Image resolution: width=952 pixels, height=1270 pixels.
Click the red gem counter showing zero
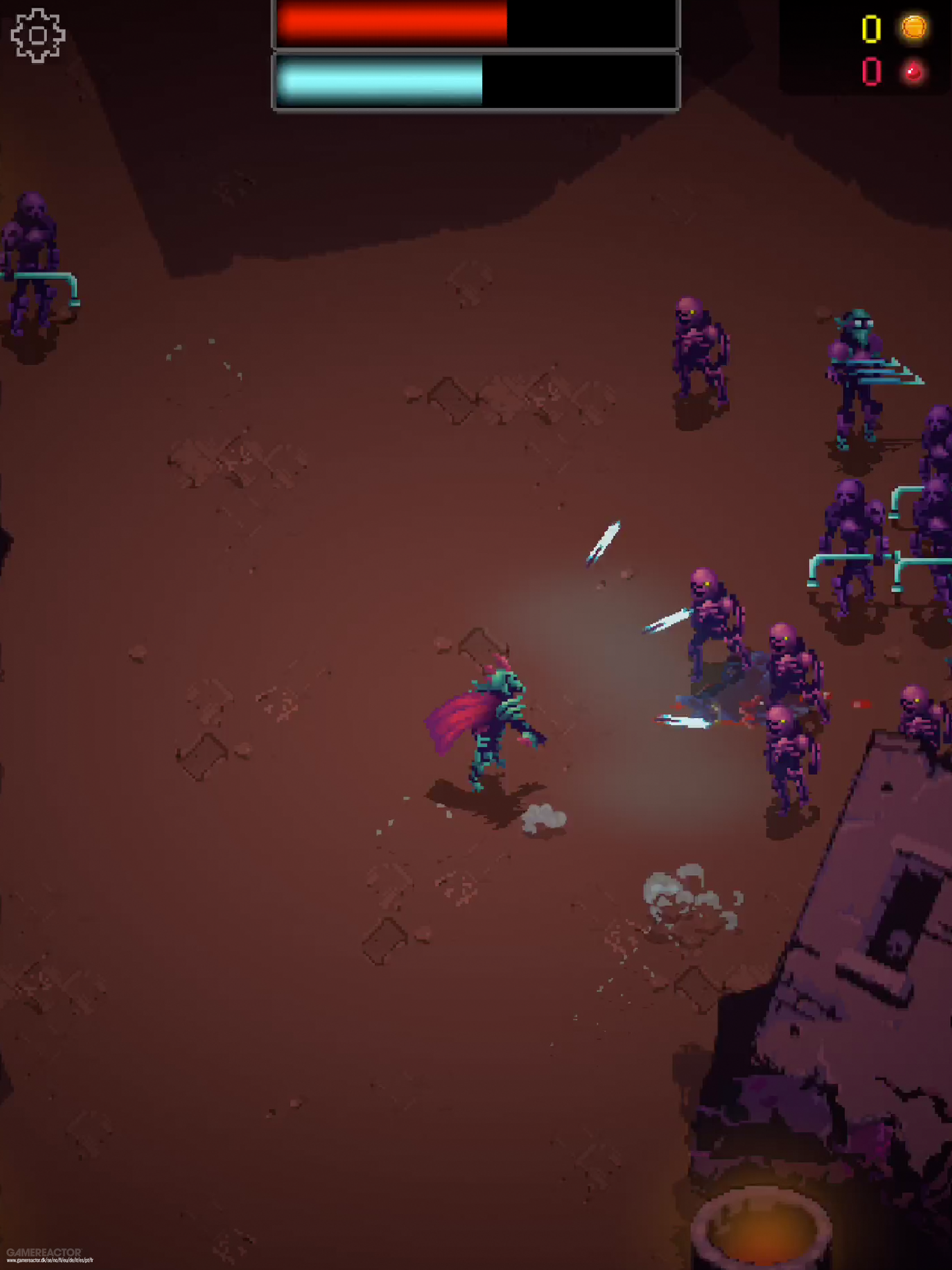(873, 72)
